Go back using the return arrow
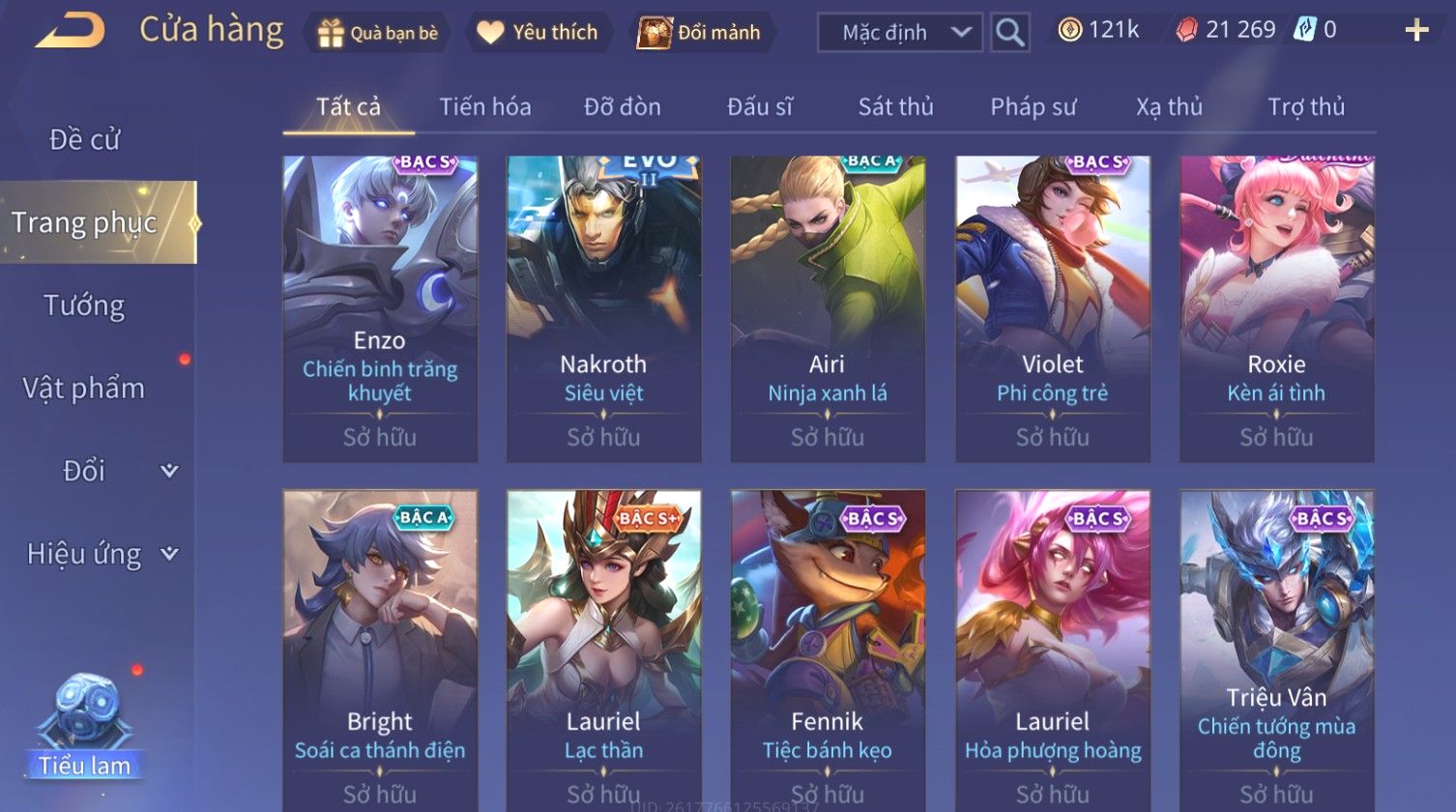Image resolution: width=1456 pixels, height=812 pixels. point(70,31)
